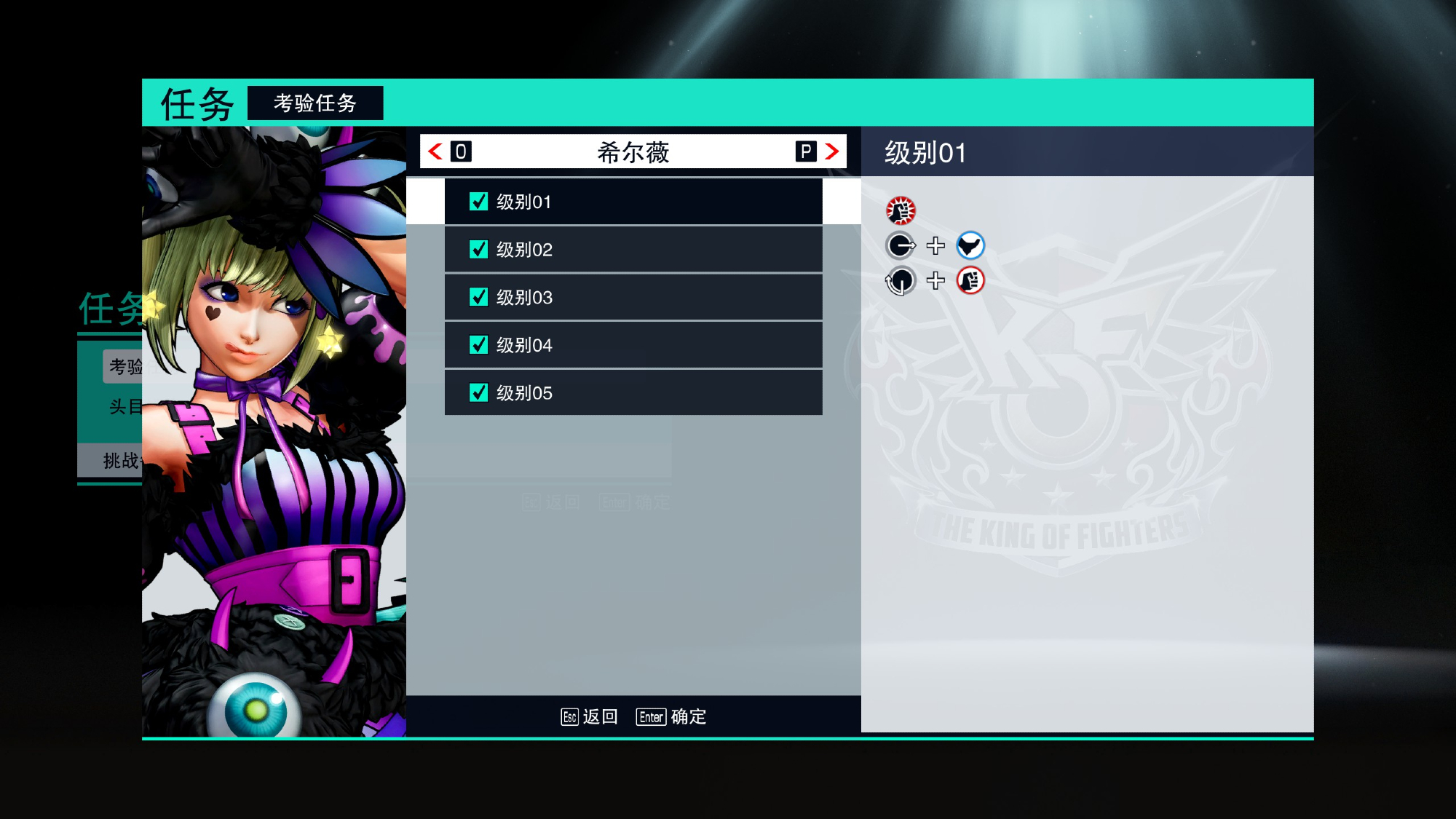Choose the 级别02 mission row
The height and width of the screenshot is (819, 1456).
[633, 250]
